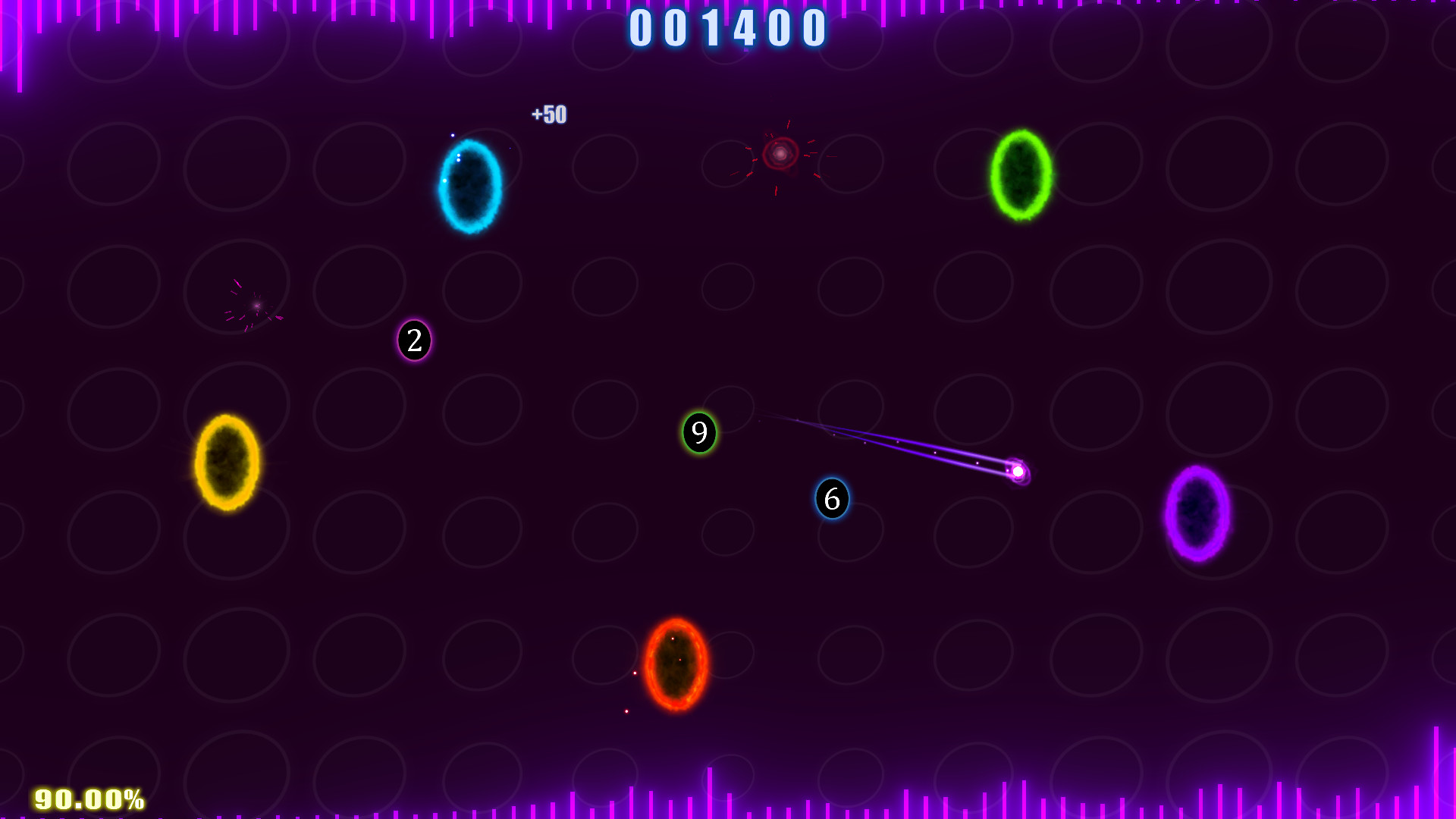Click the score display reading 001400

pyautogui.click(x=726, y=28)
